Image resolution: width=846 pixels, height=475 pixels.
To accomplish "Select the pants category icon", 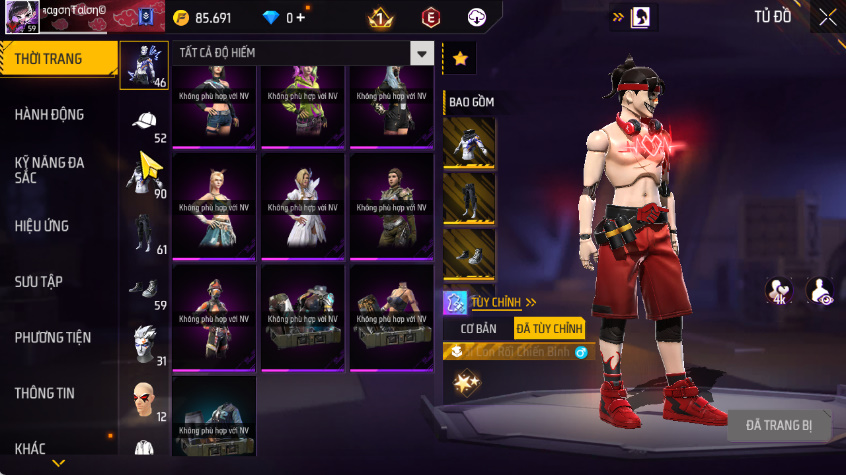I will pyautogui.click(x=145, y=233).
